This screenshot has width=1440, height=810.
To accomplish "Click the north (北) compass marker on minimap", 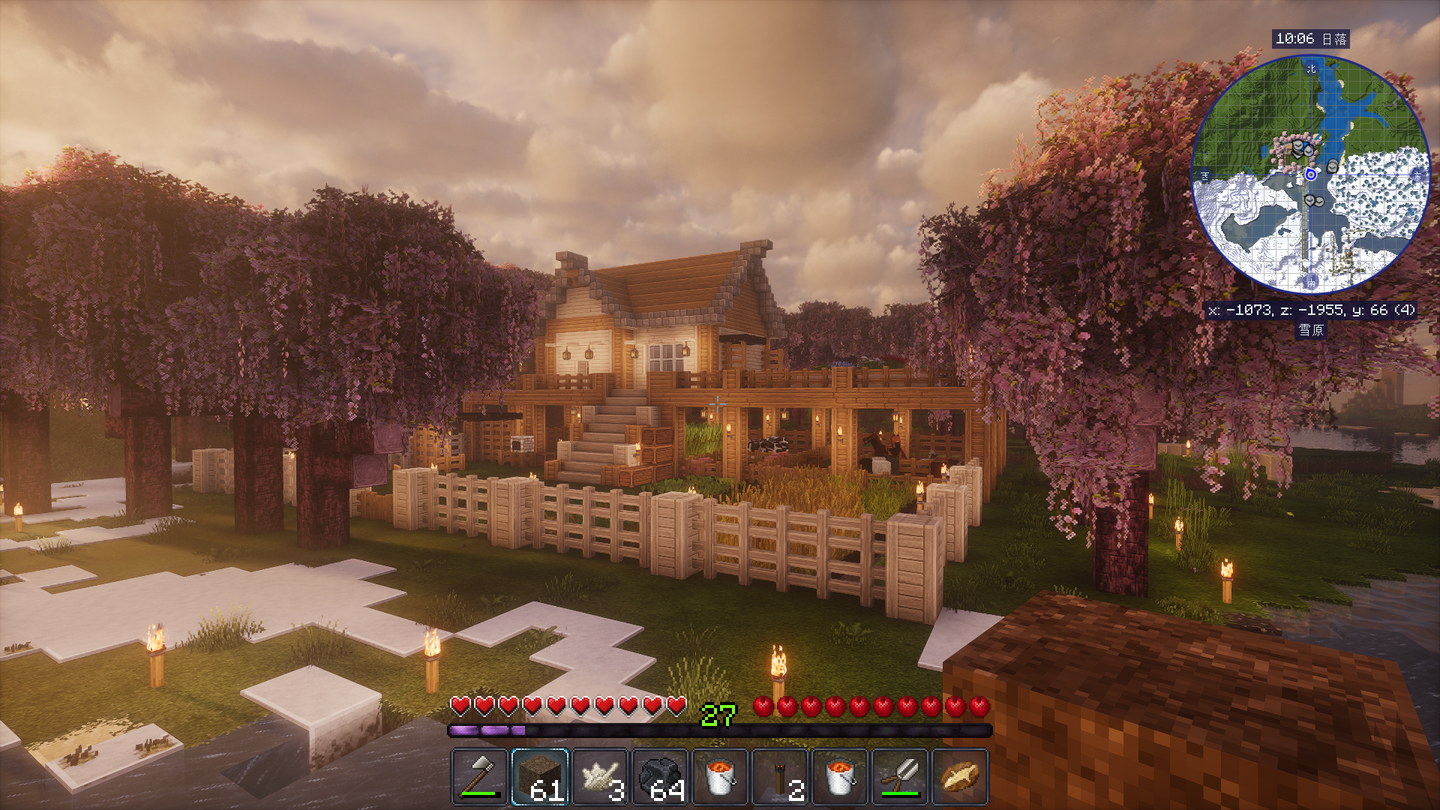I will coord(1311,68).
